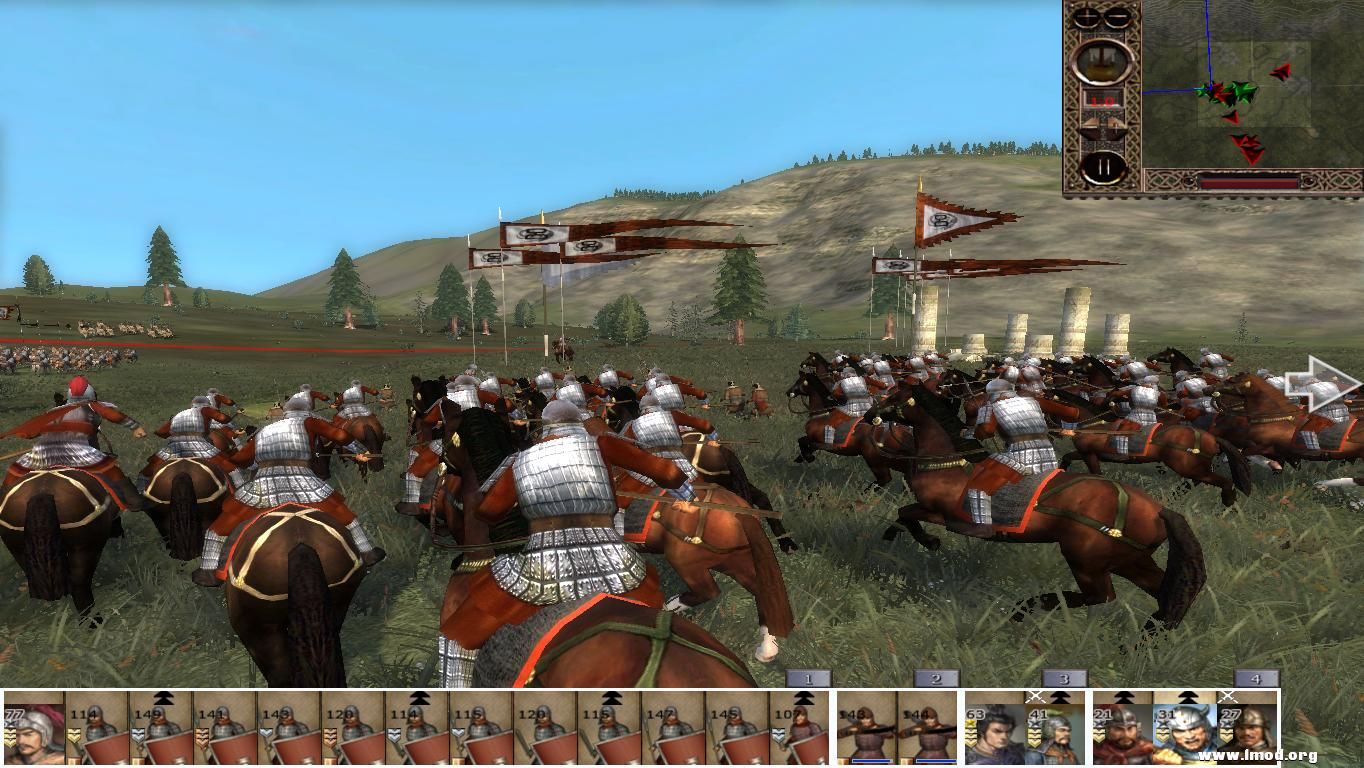Toggle the run chevron above the 120-man infantry card
The width and height of the screenshot is (1364, 768).
(x=418, y=697)
